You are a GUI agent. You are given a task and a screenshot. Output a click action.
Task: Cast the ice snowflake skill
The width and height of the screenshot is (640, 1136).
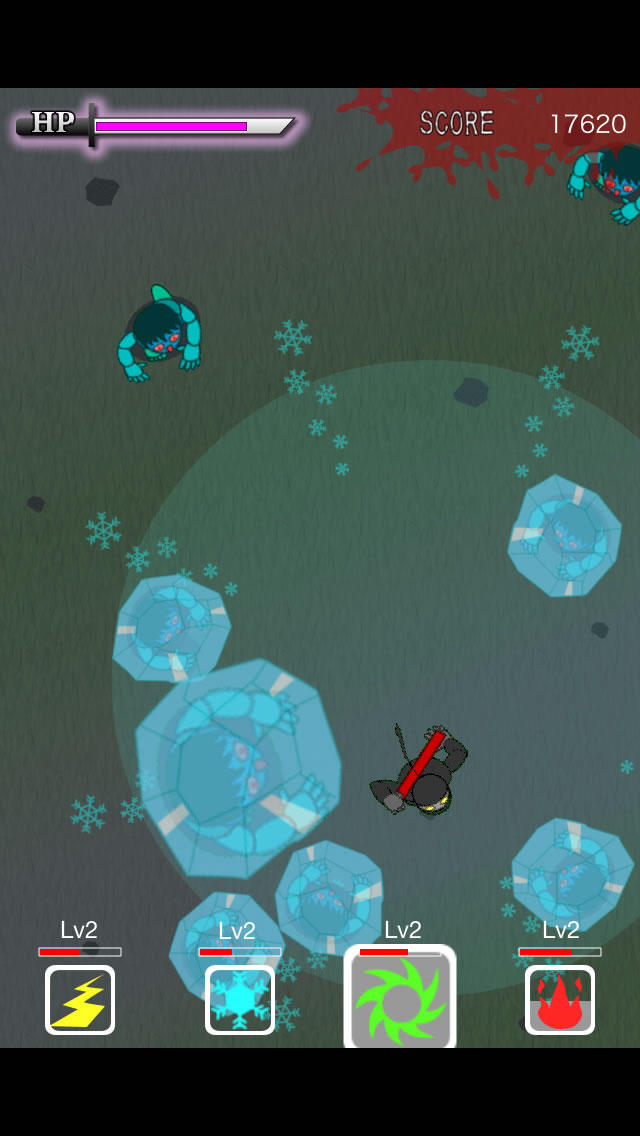pyautogui.click(x=240, y=999)
